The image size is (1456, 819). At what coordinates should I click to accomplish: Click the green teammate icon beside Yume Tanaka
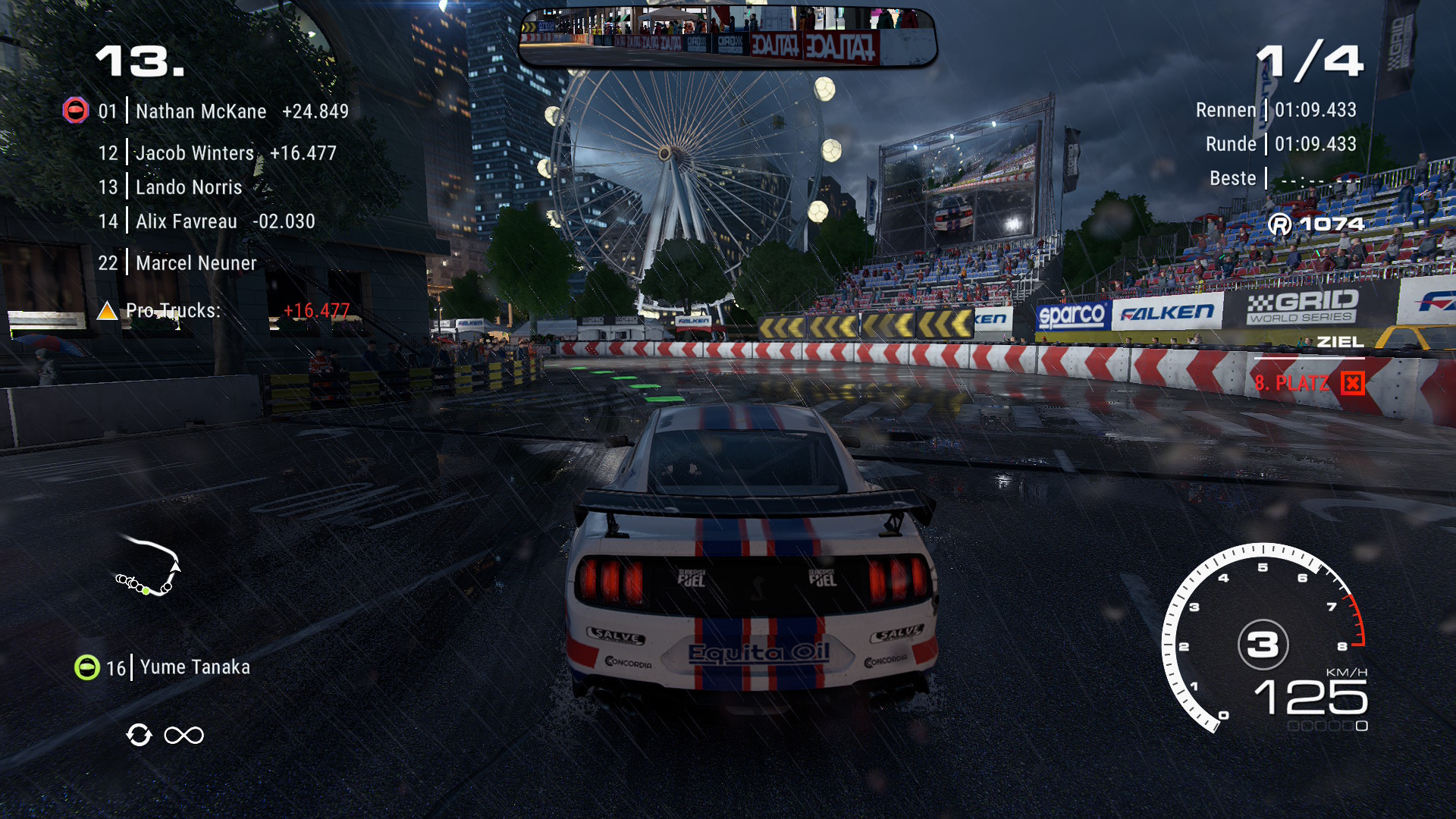coord(87,667)
